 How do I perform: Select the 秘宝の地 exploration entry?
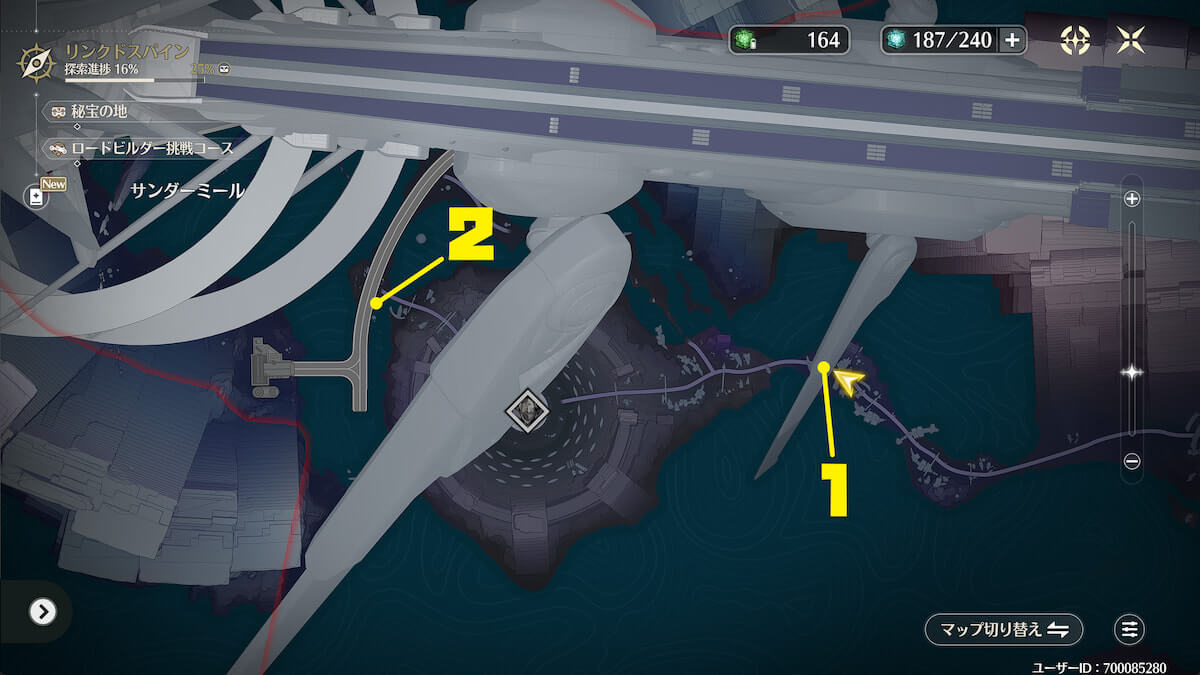coord(96,112)
